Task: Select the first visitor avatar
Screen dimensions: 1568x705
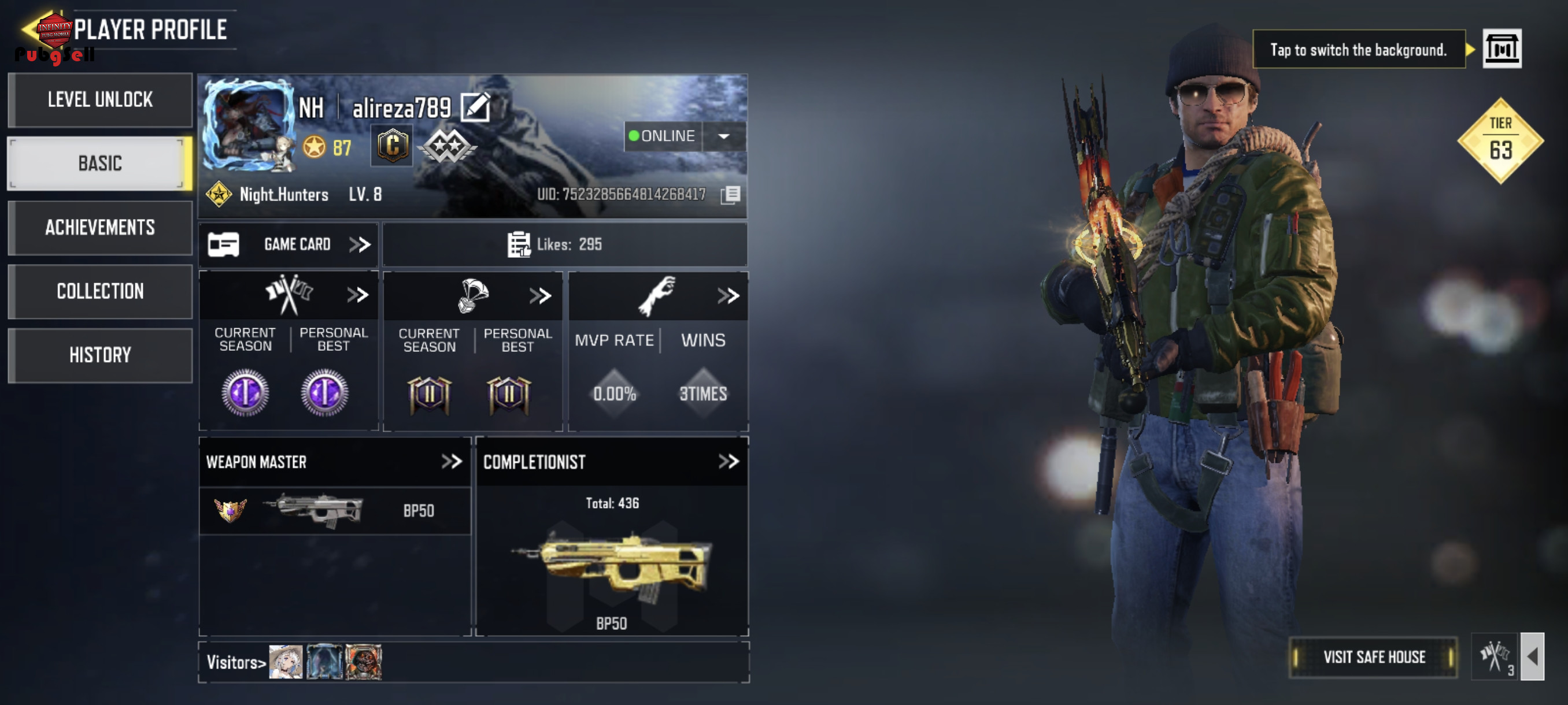Action: coord(286,662)
